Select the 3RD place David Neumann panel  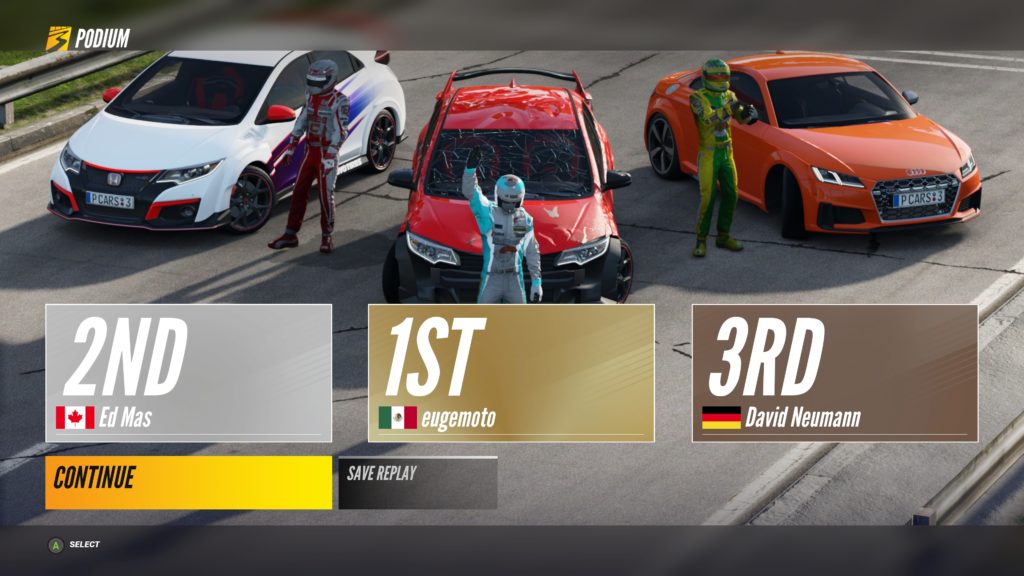834,373
